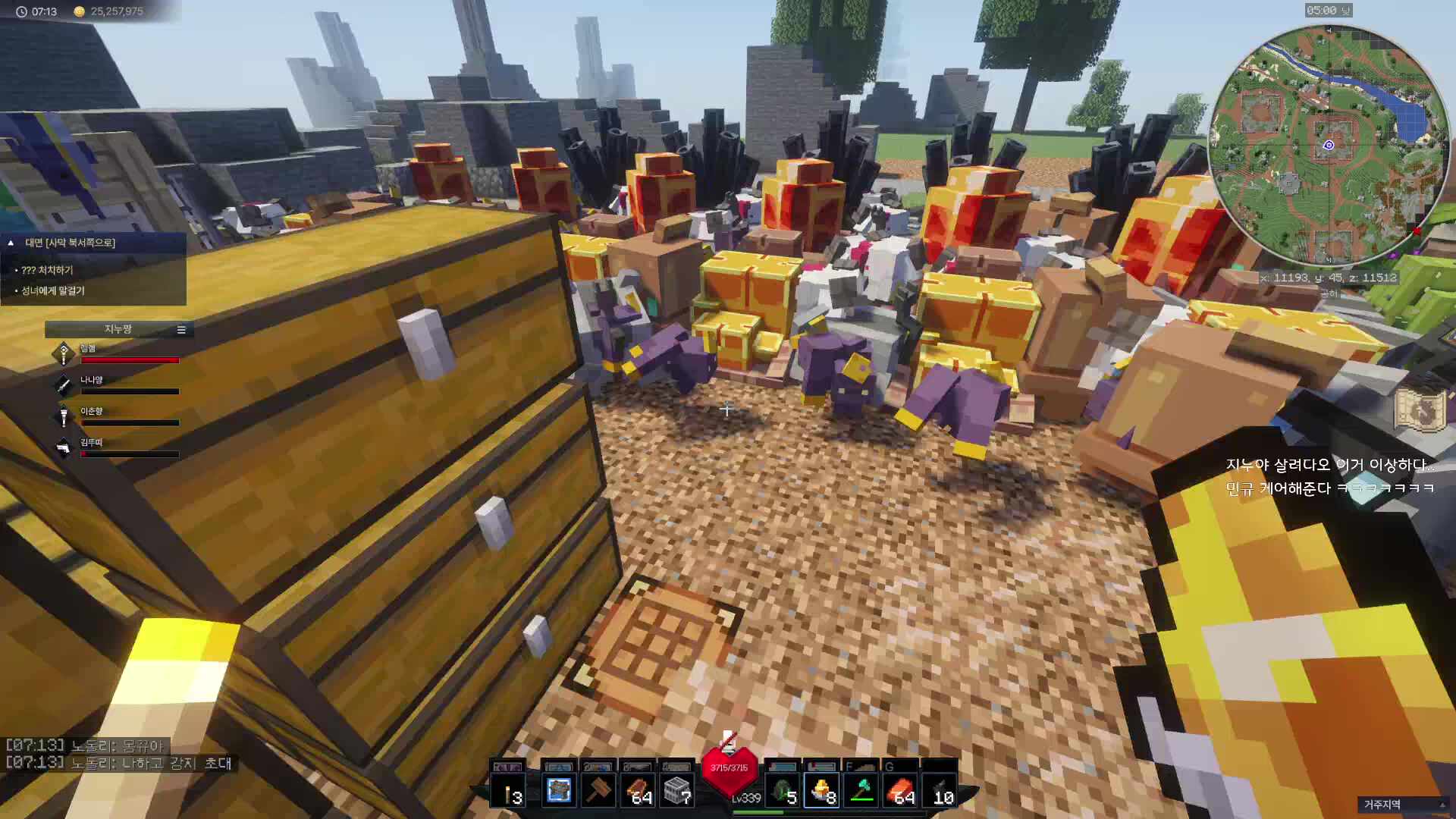Open the map scroll icon at right edge
This screenshot has width=1456, height=819.
pos(1419,409)
